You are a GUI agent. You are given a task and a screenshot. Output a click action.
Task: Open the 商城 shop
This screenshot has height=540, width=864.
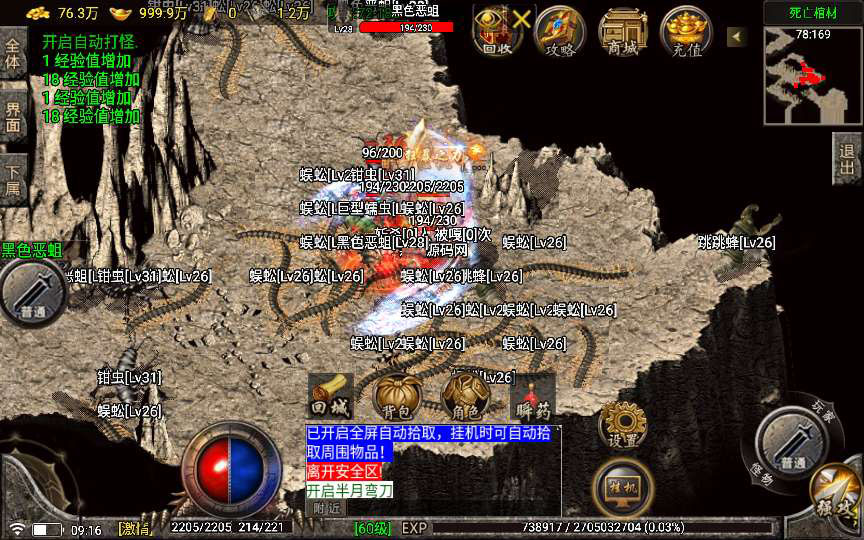pos(623,31)
